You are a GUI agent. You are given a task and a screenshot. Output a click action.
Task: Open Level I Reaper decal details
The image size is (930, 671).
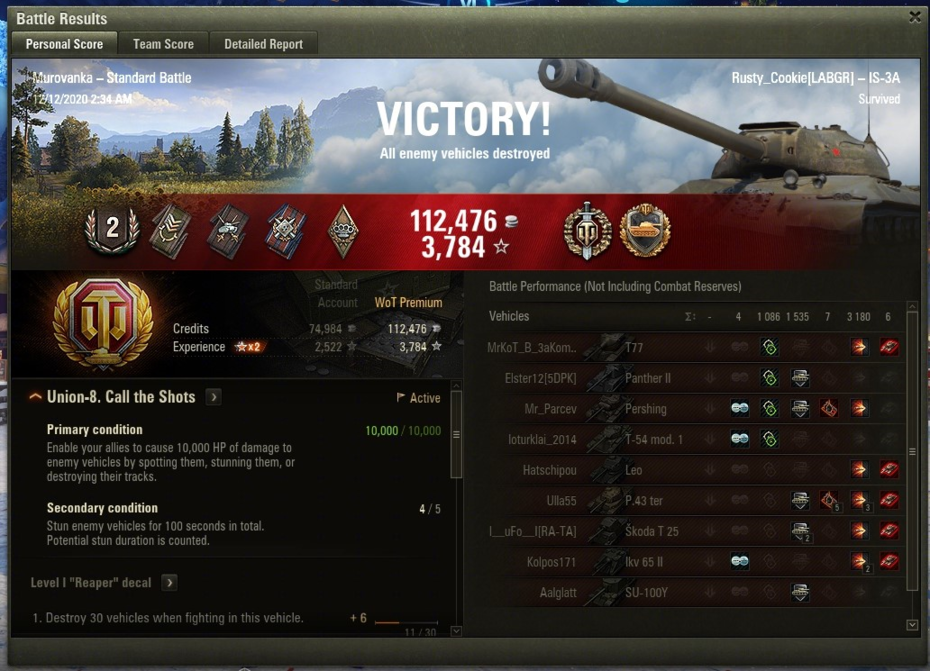[169, 582]
